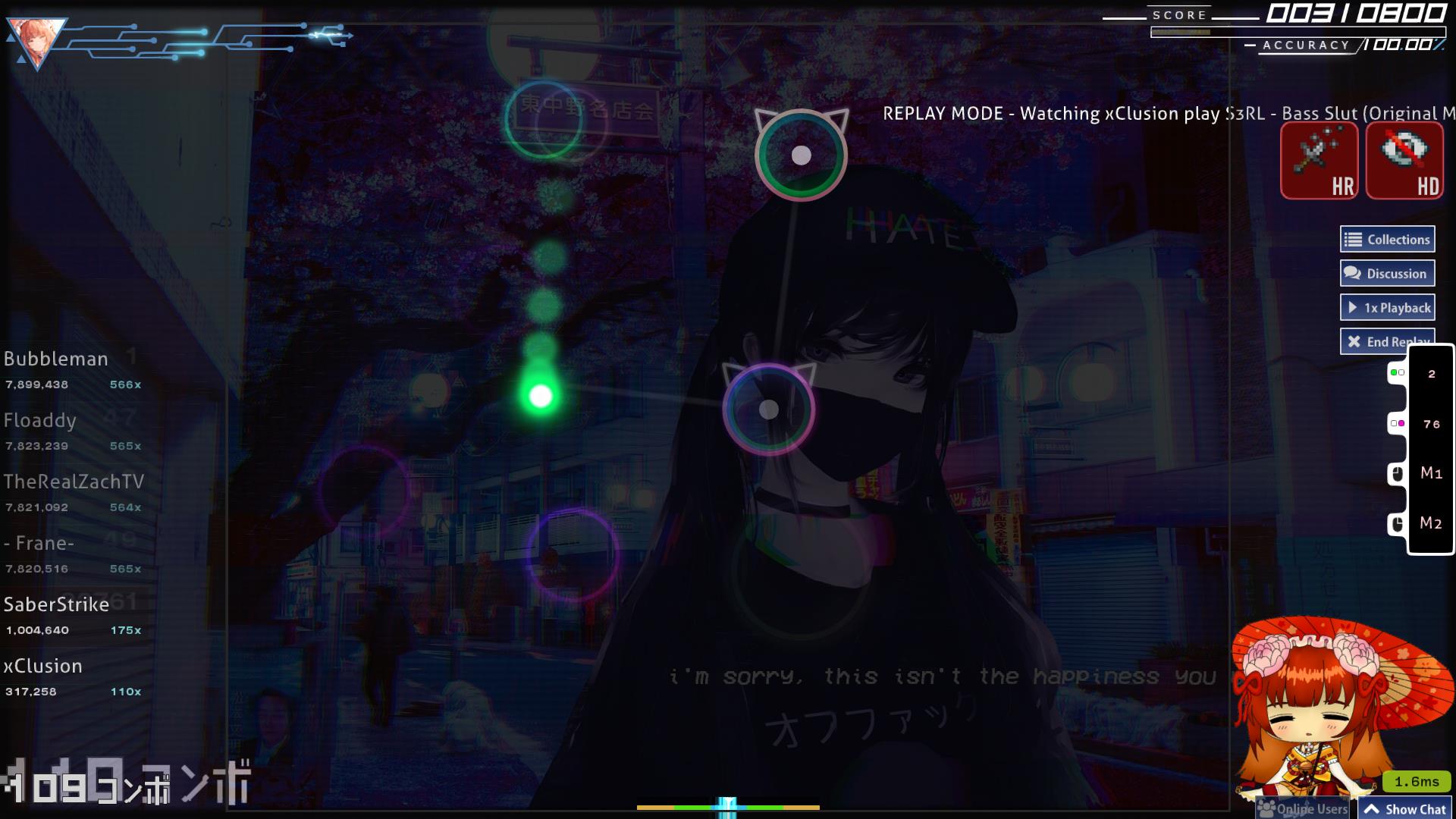
Task: Click the play triangle on 1x Playback
Action: click(x=1353, y=307)
